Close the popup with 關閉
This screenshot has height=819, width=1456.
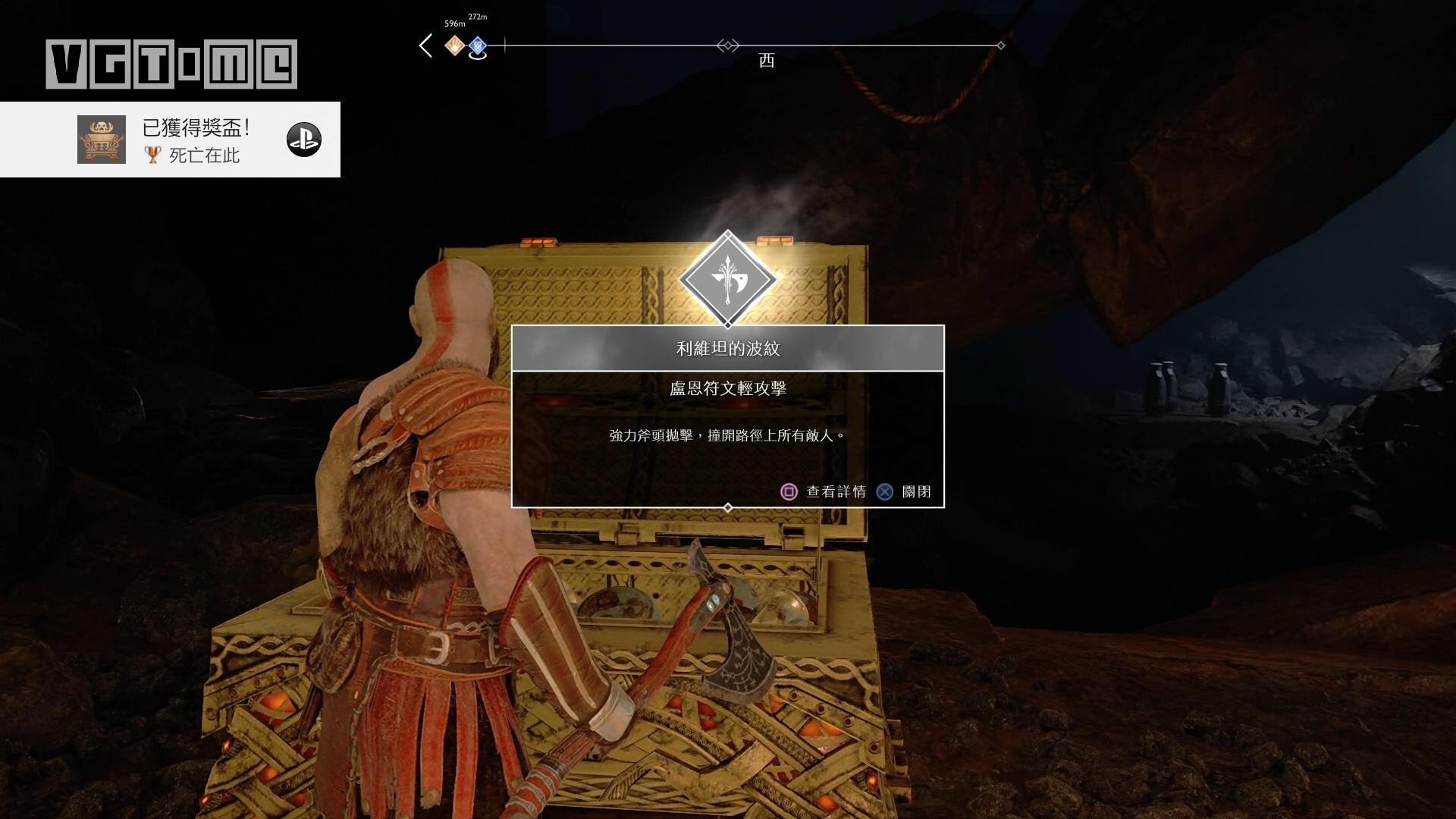(904, 491)
